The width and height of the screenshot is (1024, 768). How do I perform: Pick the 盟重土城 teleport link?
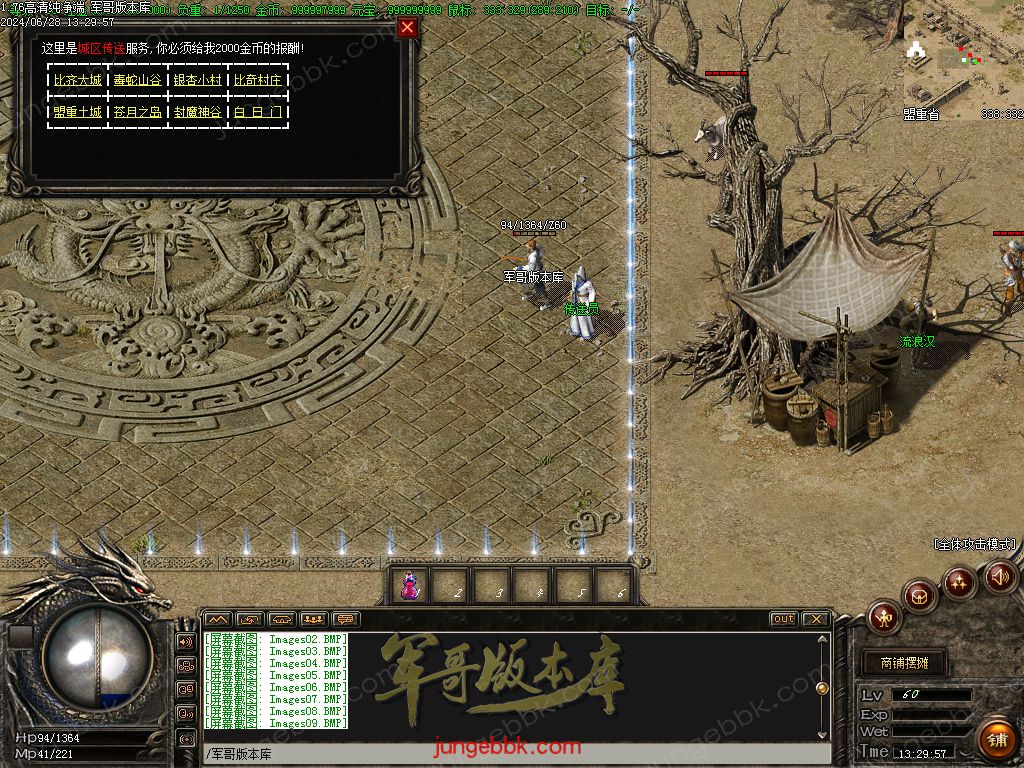click(x=77, y=112)
